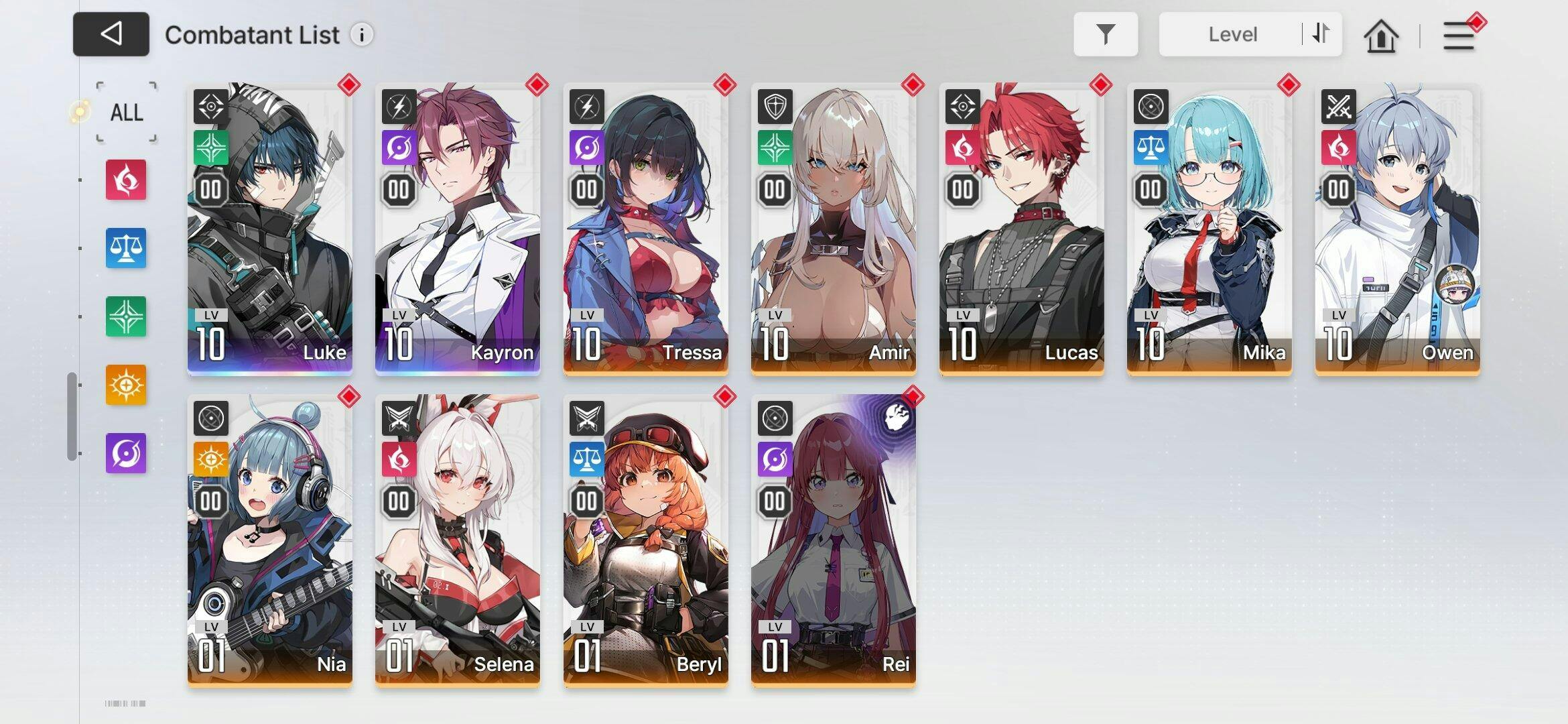The width and height of the screenshot is (1568, 724).
Task: Filter by the purple swirl attribute
Action: (126, 453)
